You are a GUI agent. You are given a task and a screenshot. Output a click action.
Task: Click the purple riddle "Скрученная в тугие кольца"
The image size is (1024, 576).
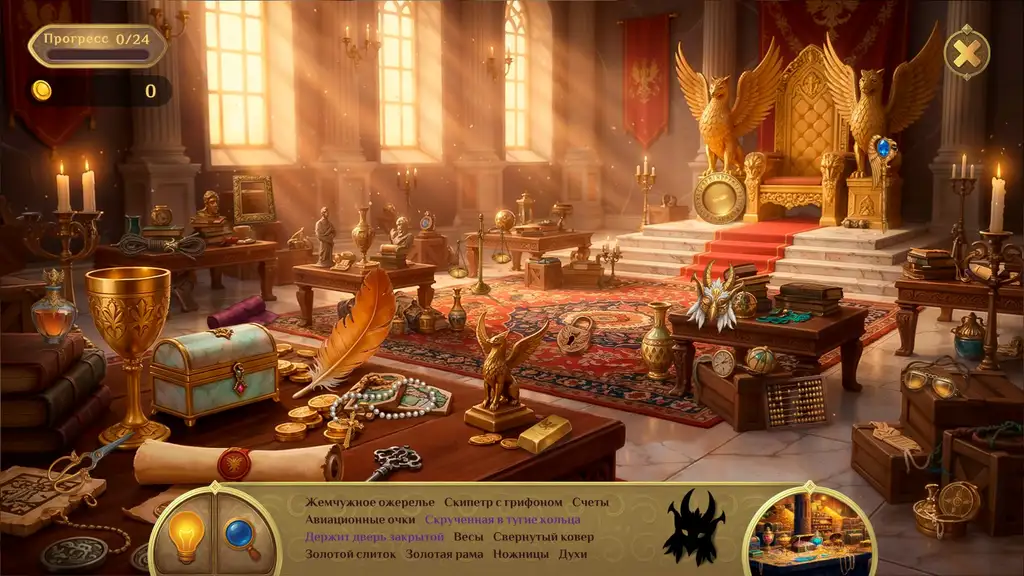[502, 520]
